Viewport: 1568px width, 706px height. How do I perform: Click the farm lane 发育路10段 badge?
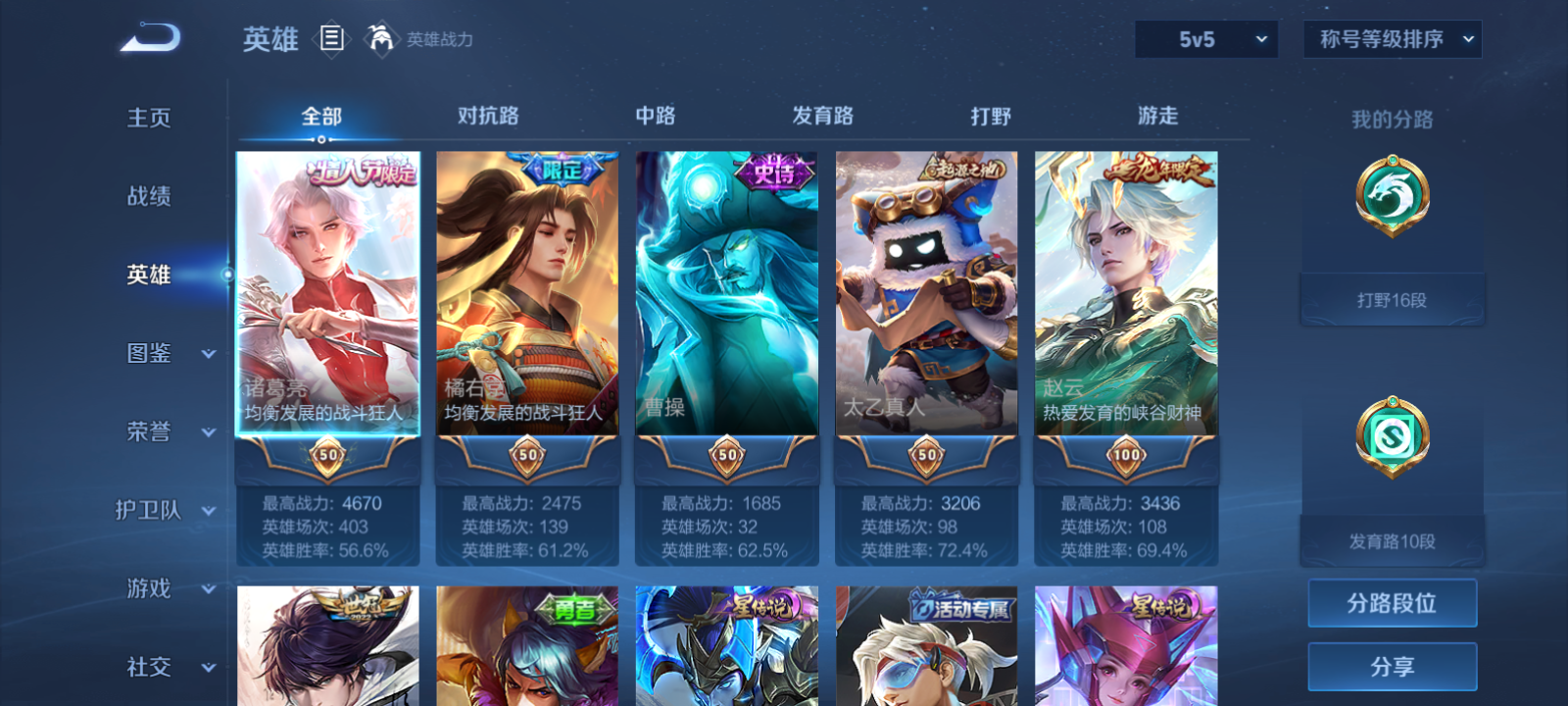(1392, 438)
